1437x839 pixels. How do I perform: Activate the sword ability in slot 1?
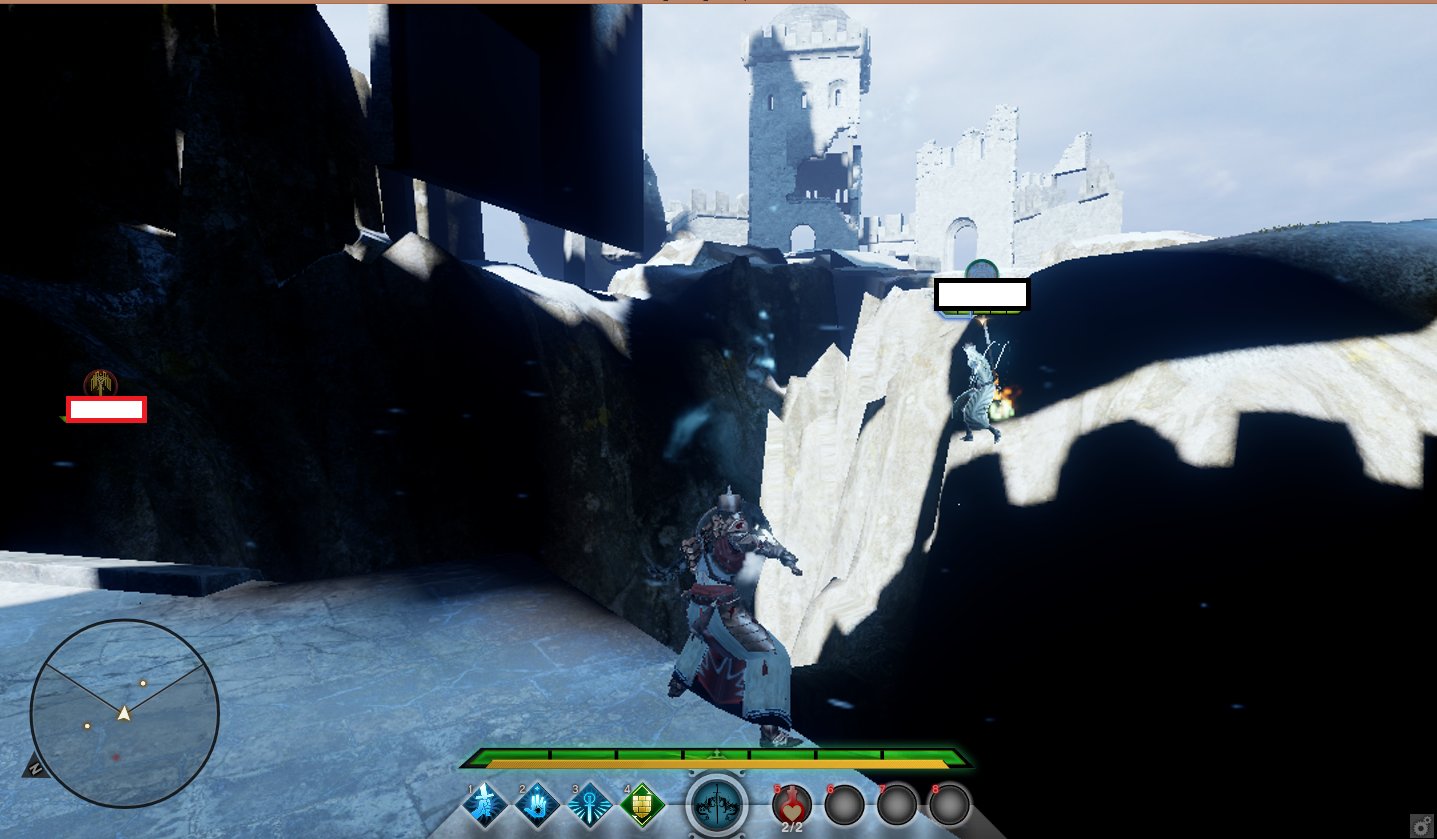click(x=486, y=803)
